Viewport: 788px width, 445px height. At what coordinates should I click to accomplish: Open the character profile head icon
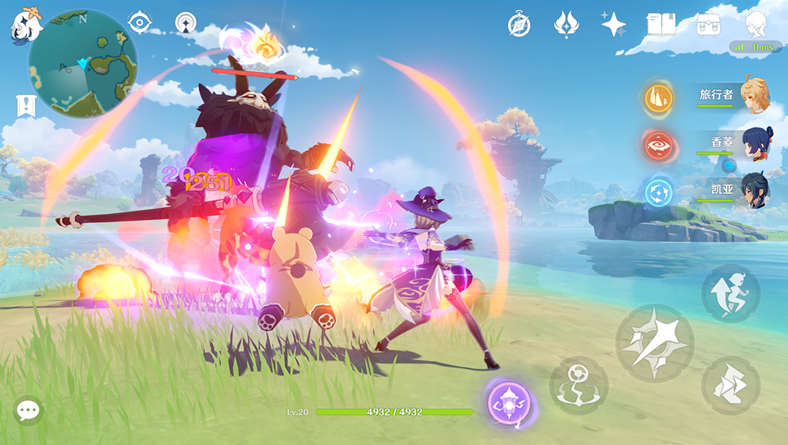[756, 25]
